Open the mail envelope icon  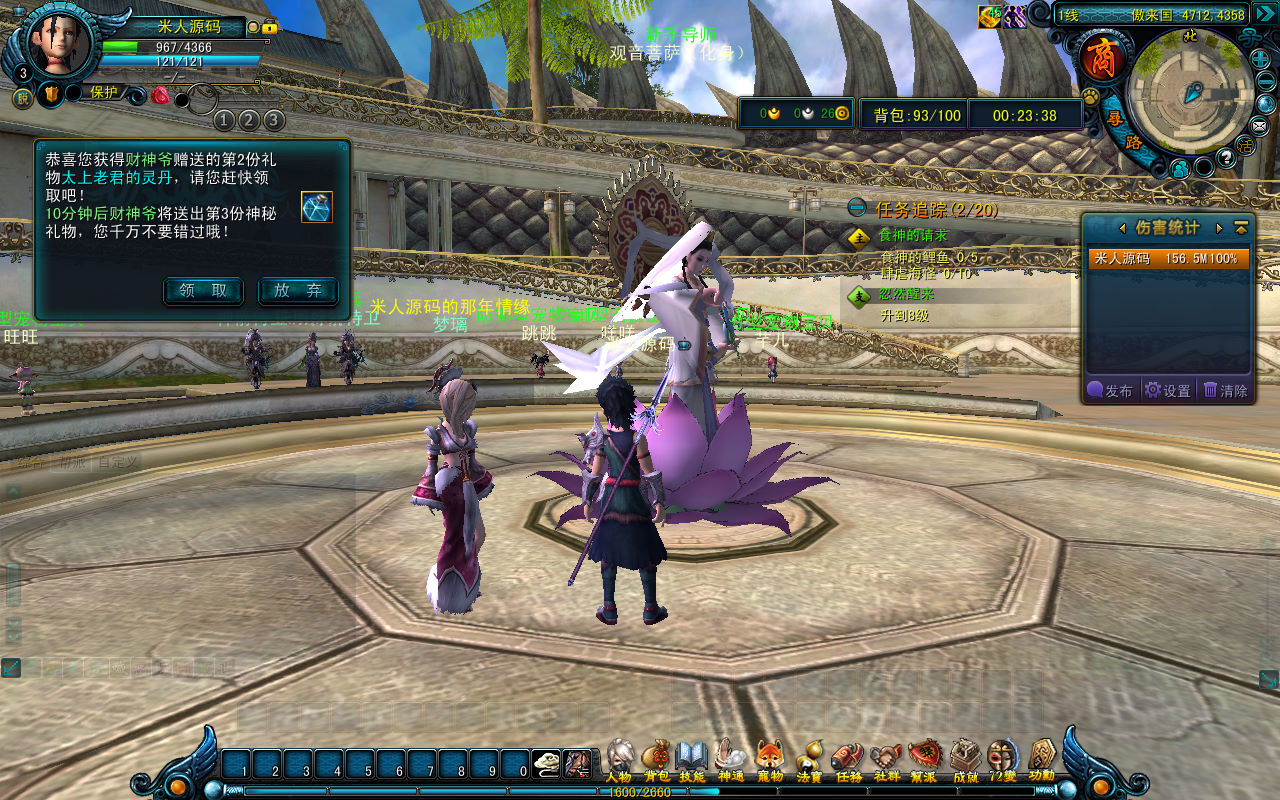[x=1259, y=126]
